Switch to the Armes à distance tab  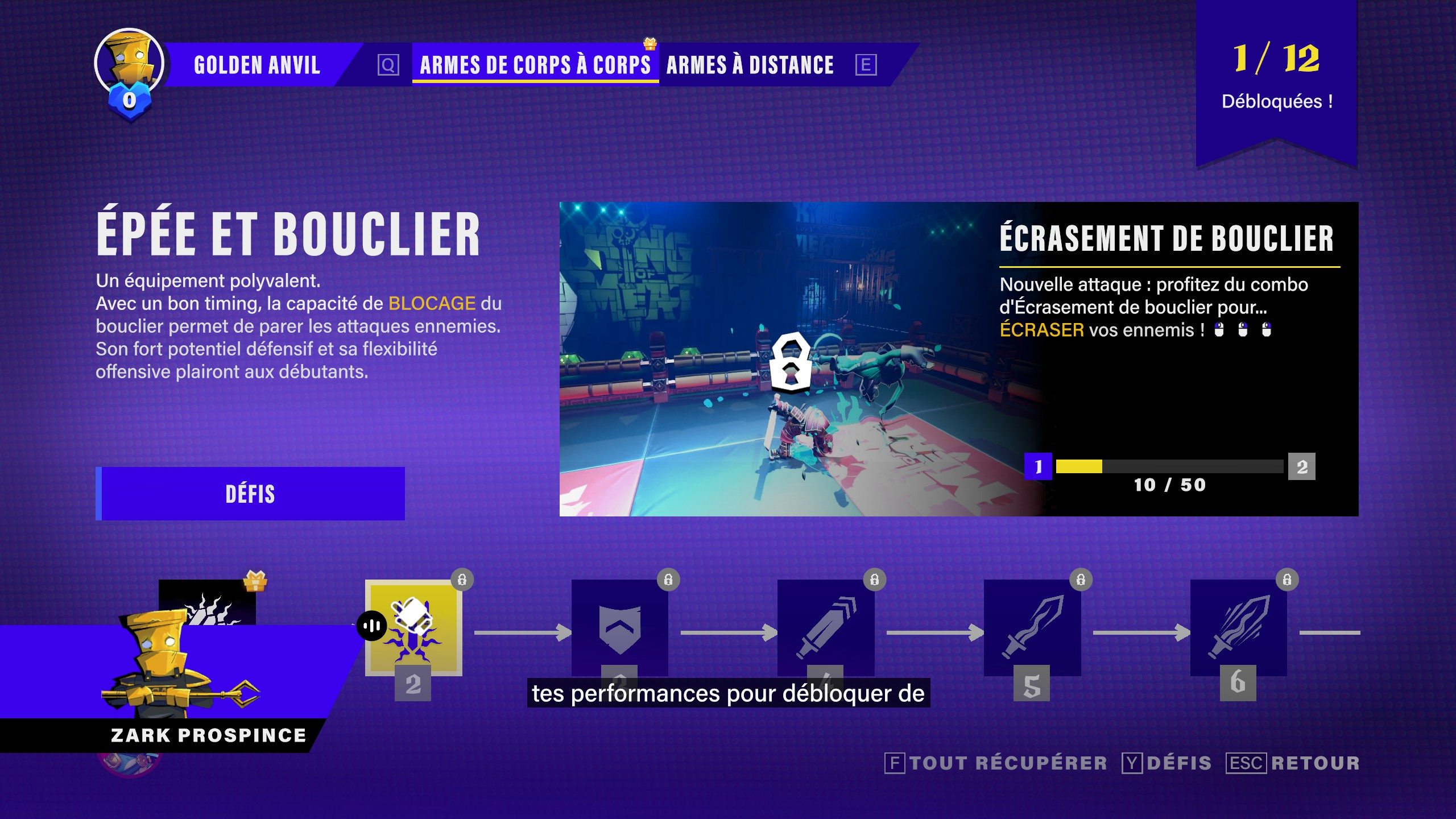pyautogui.click(x=750, y=65)
